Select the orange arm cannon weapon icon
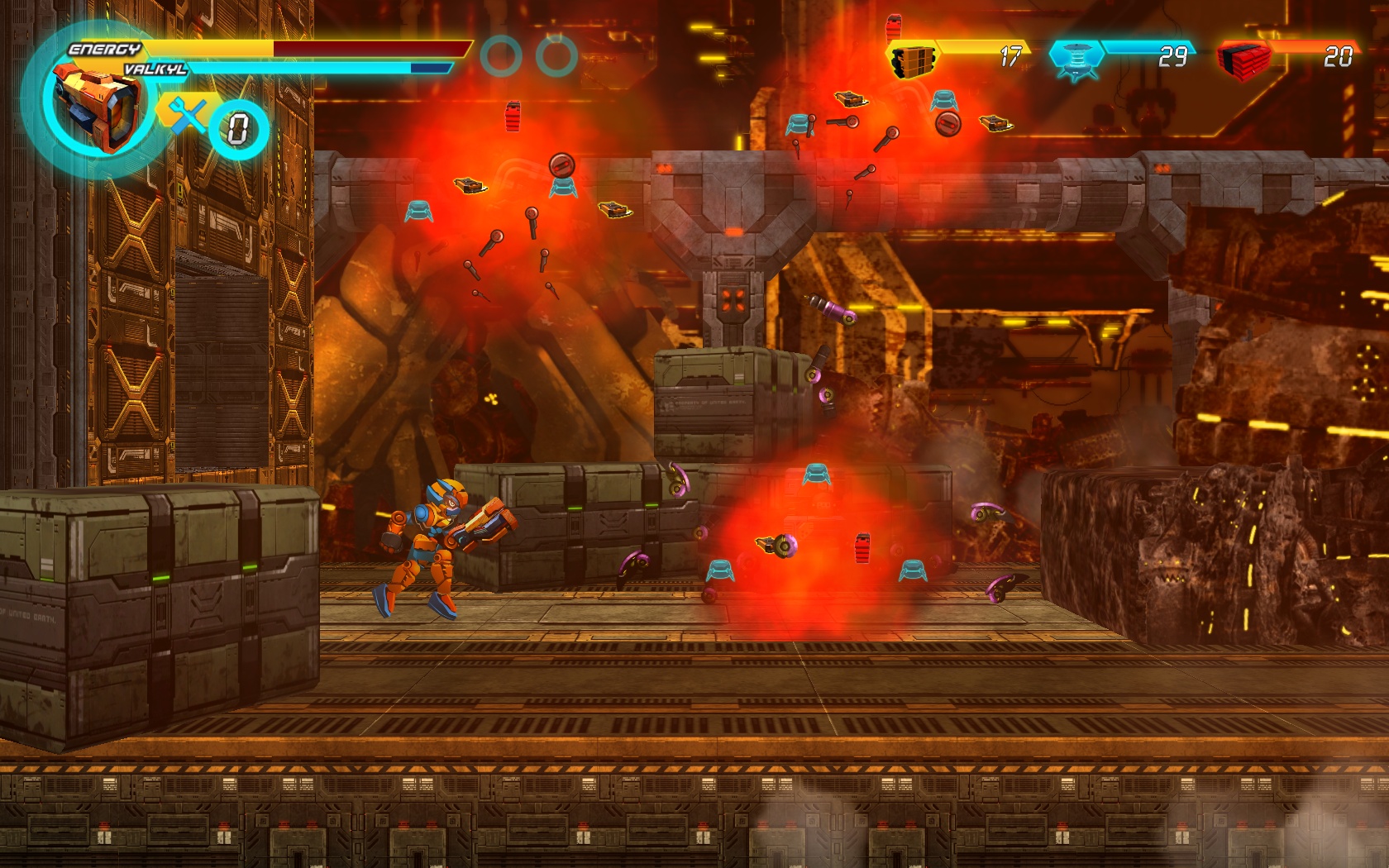The width and height of the screenshot is (1389, 868). pyautogui.click(x=97, y=107)
